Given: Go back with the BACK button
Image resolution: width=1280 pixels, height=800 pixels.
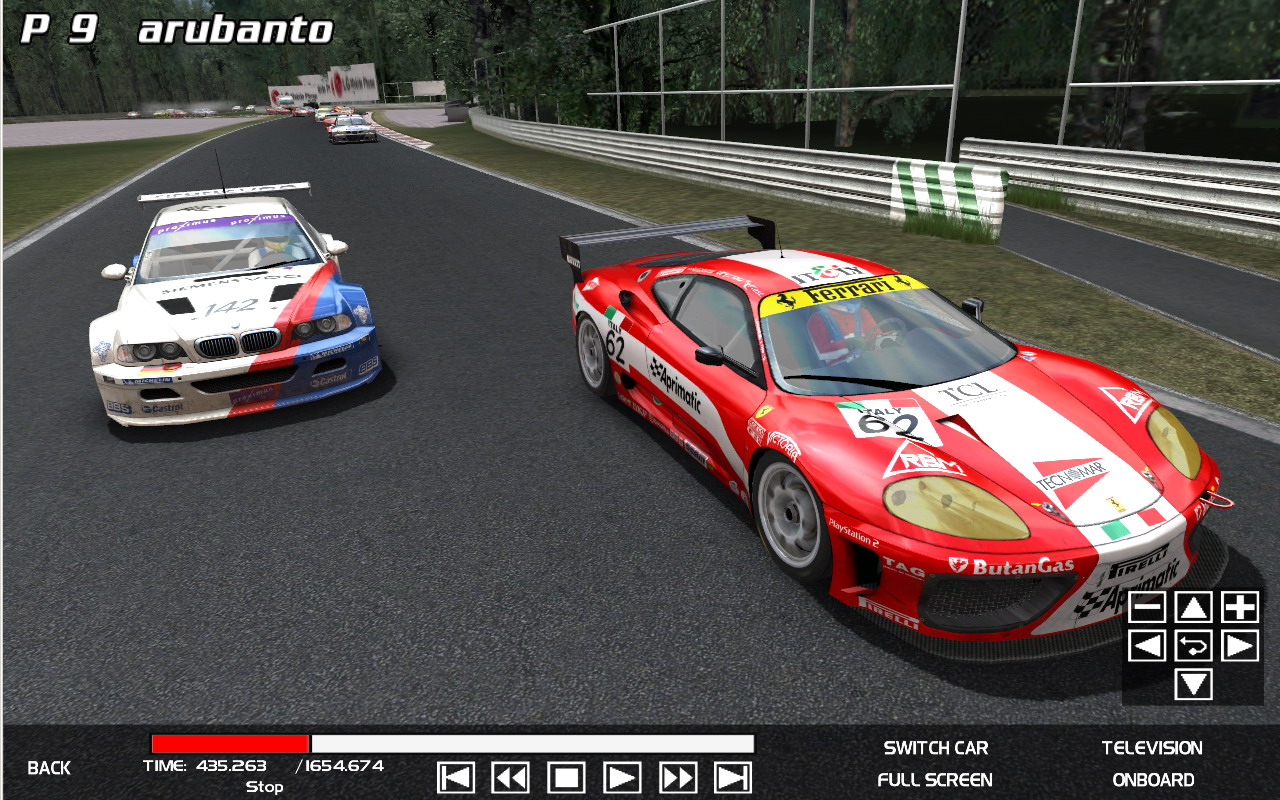Looking at the screenshot, I should [x=49, y=768].
